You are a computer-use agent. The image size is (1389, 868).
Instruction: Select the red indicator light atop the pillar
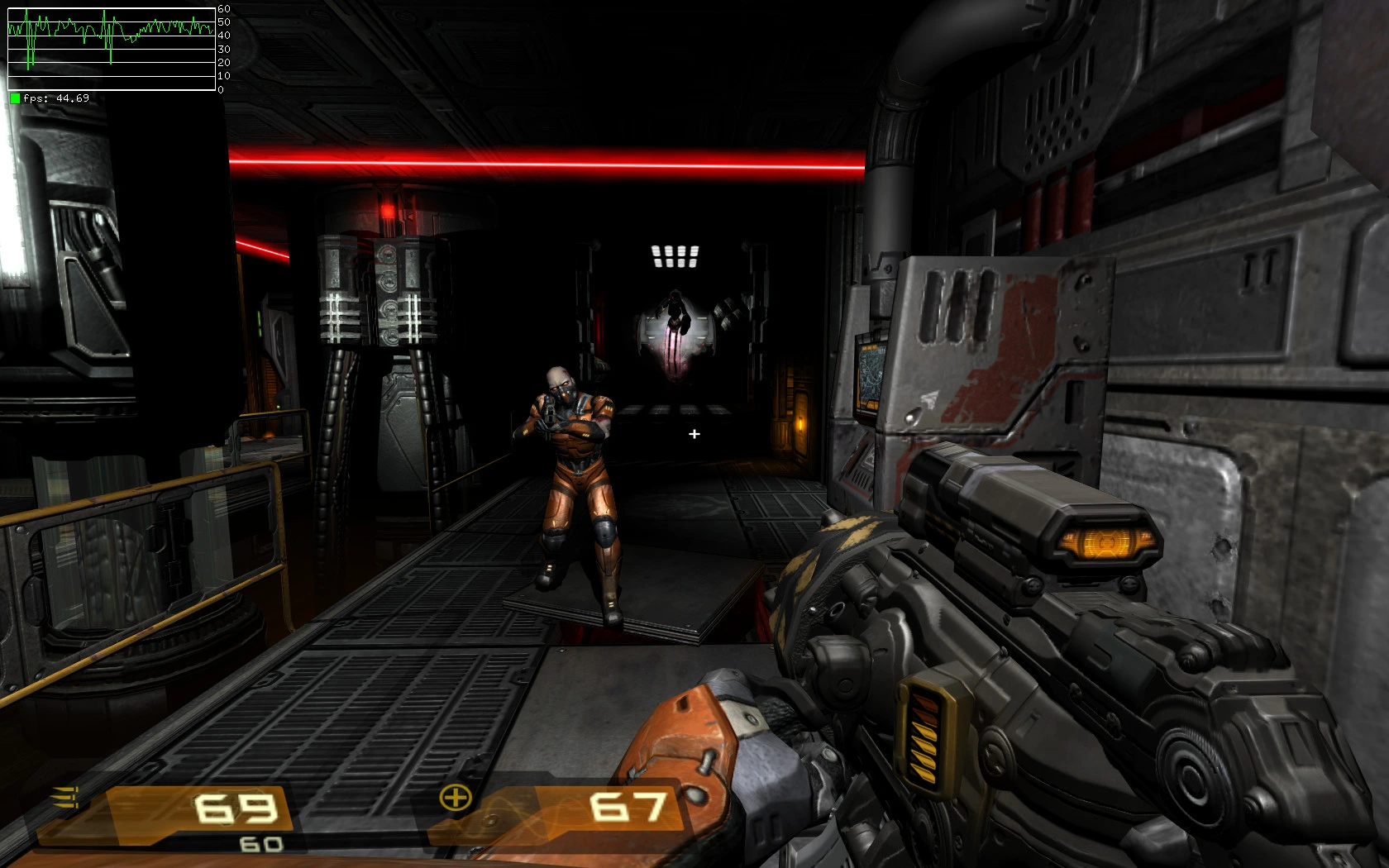click(388, 209)
